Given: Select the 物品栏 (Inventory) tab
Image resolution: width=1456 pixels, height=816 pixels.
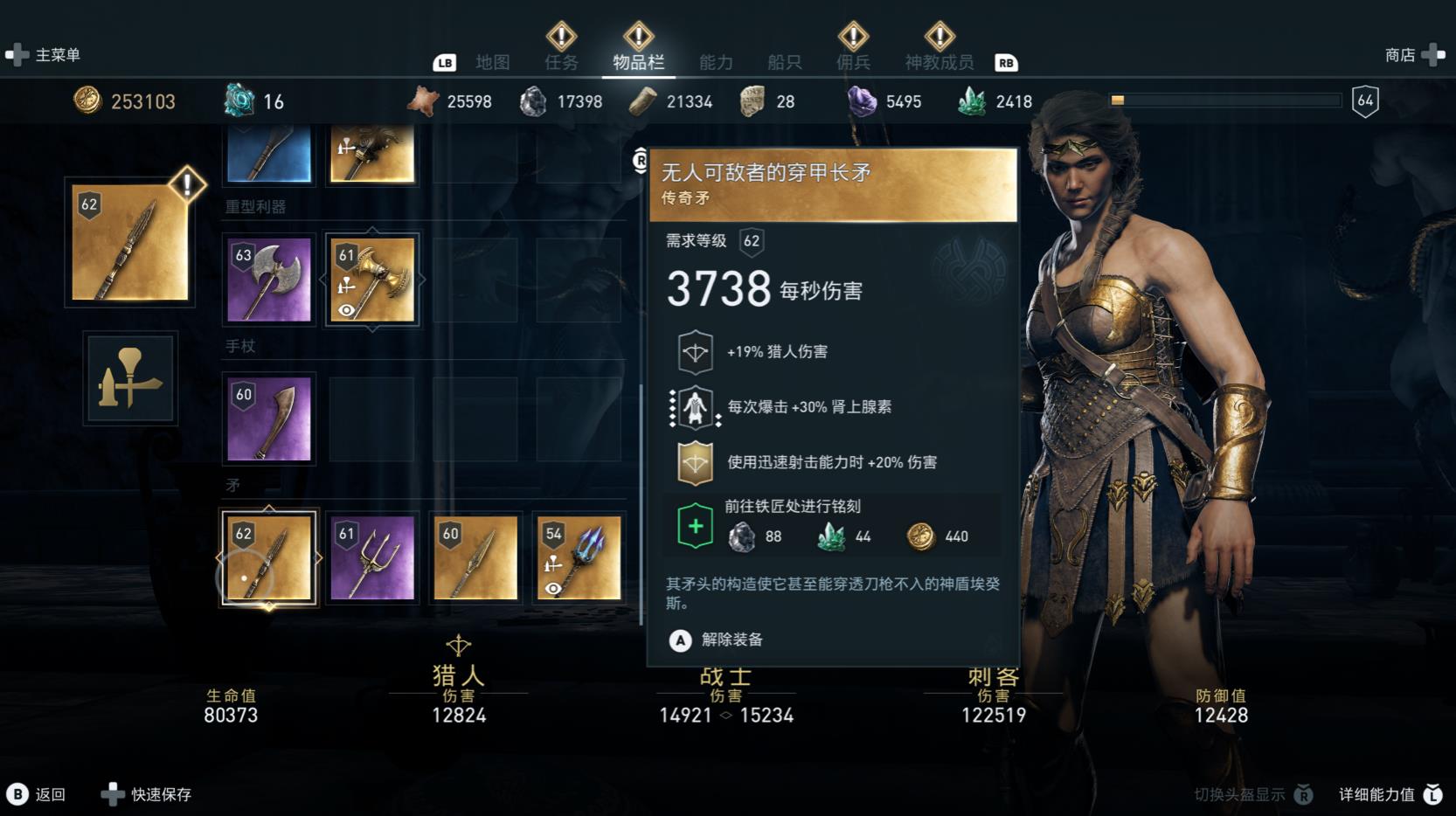Looking at the screenshot, I should point(638,62).
